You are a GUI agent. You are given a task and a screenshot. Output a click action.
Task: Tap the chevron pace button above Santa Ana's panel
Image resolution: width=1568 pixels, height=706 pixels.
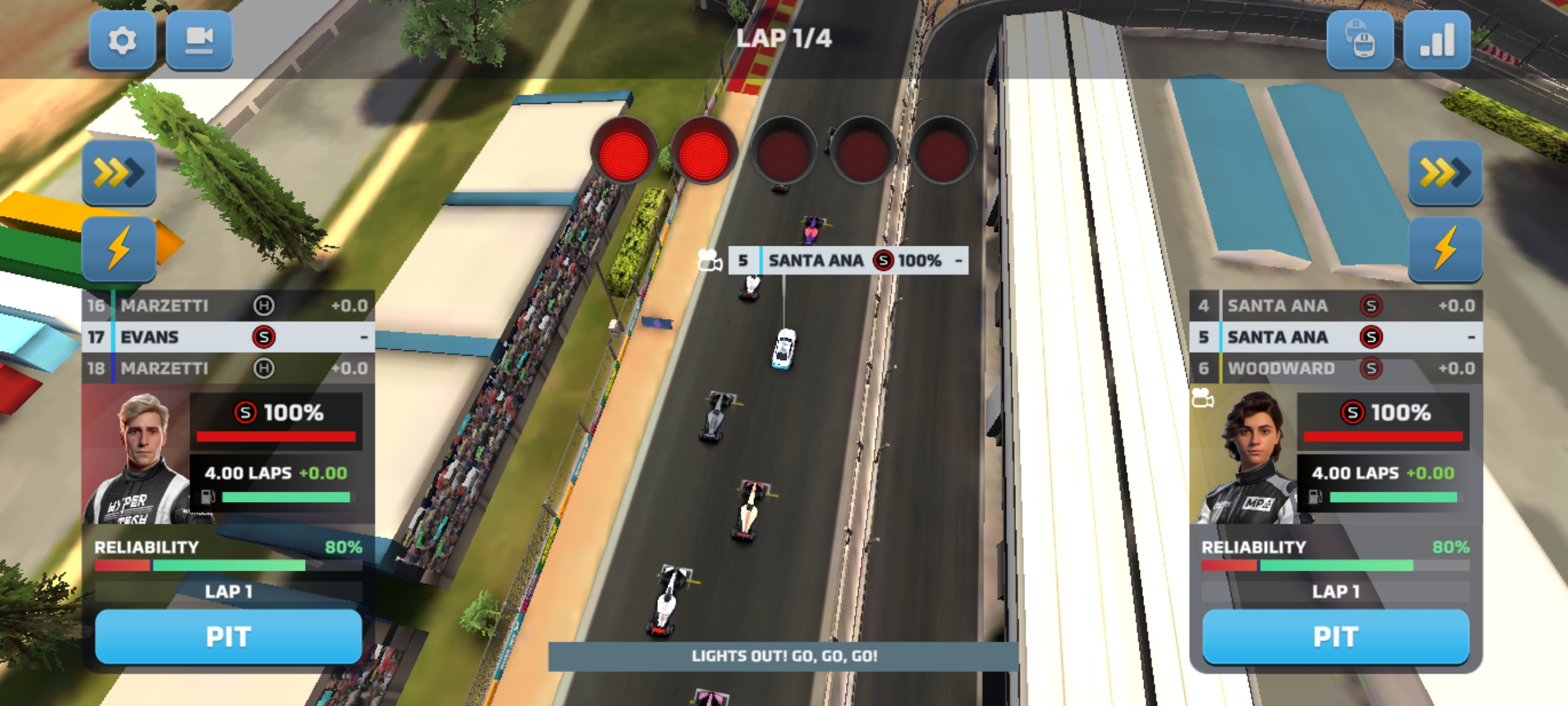(x=1445, y=173)
